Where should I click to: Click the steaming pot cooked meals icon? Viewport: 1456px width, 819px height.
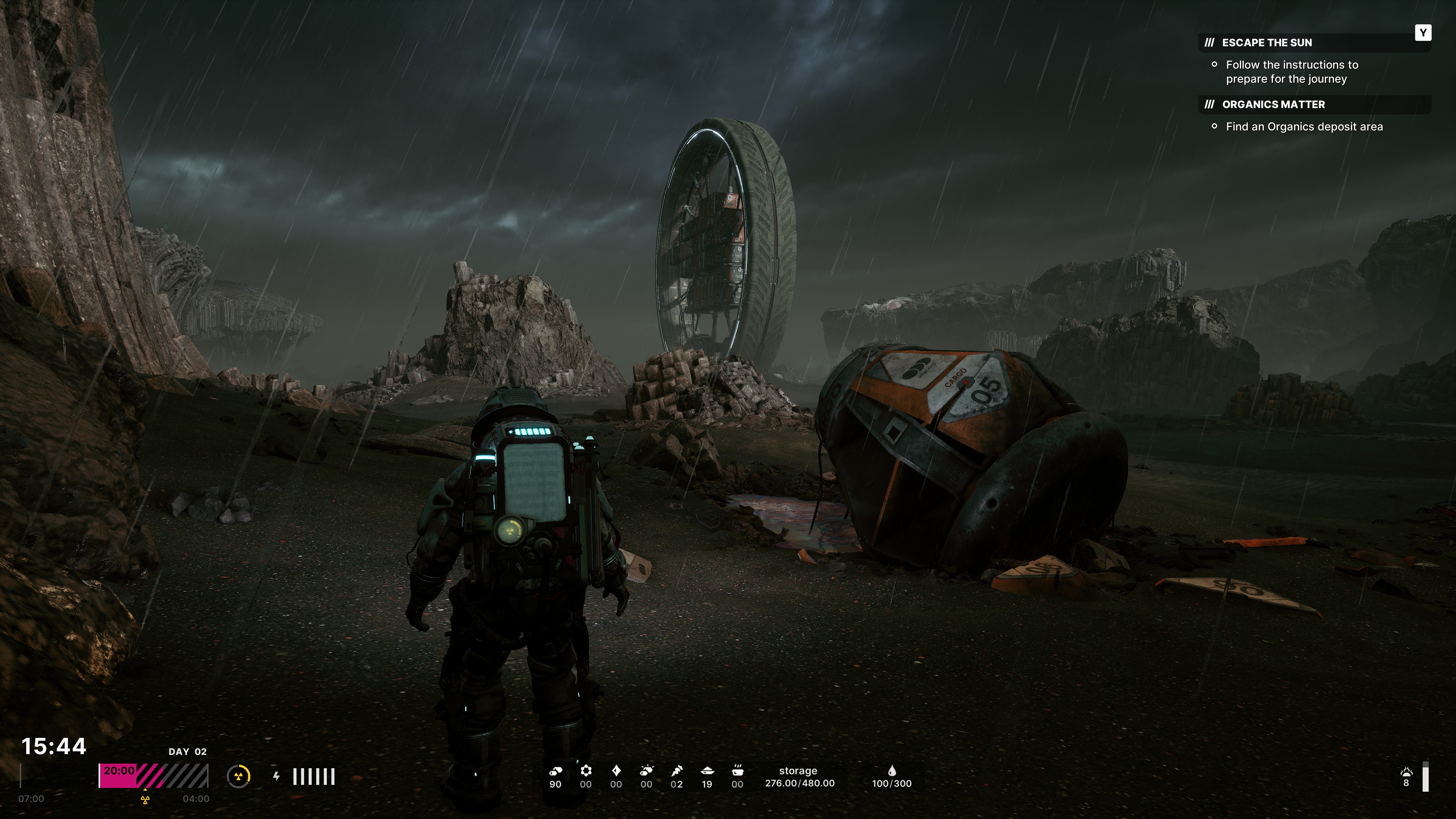click(x=737, y=770)
